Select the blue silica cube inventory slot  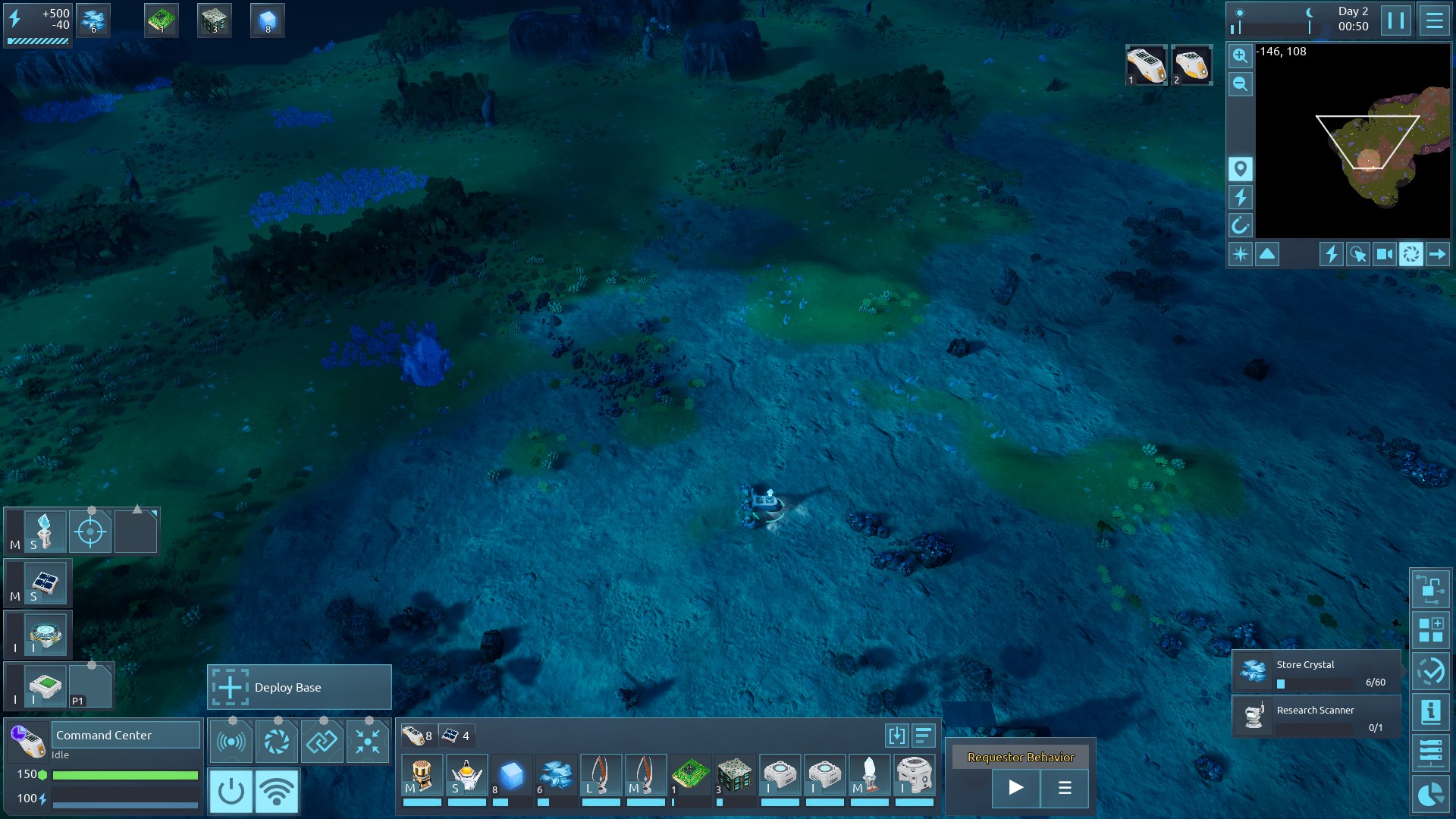(x=512, y=776)
